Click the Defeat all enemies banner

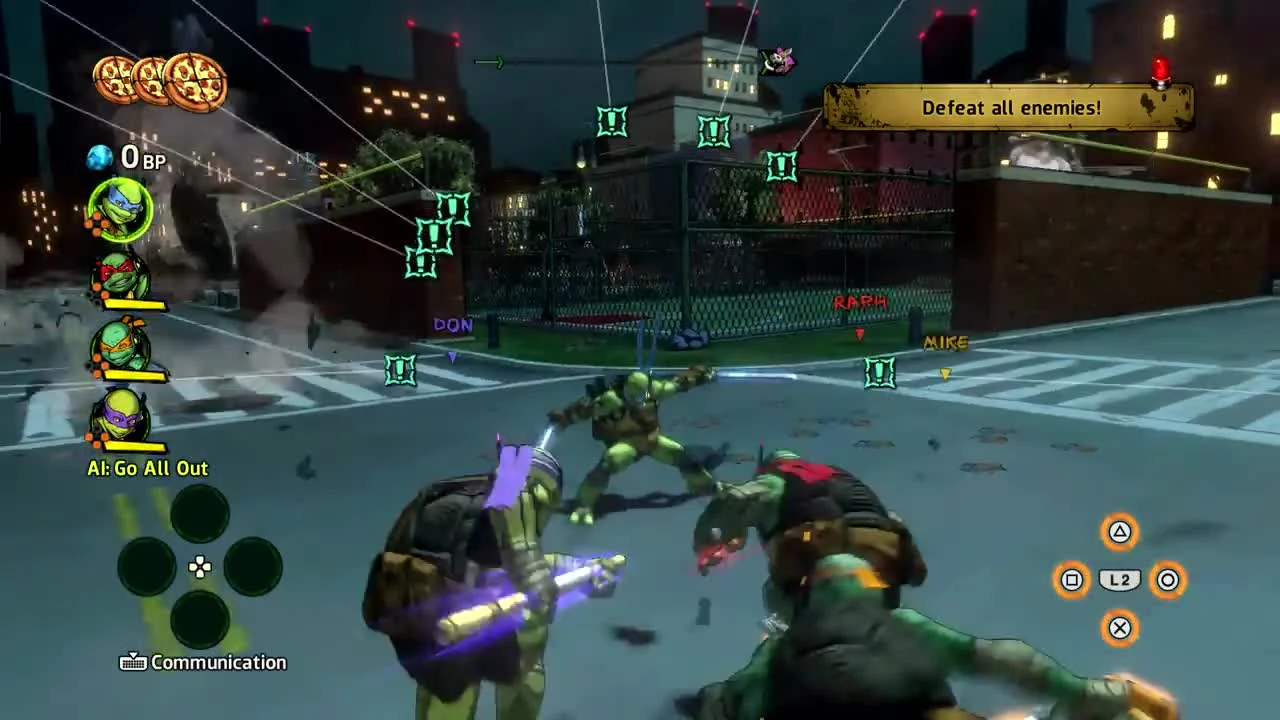pos(1010,107)
